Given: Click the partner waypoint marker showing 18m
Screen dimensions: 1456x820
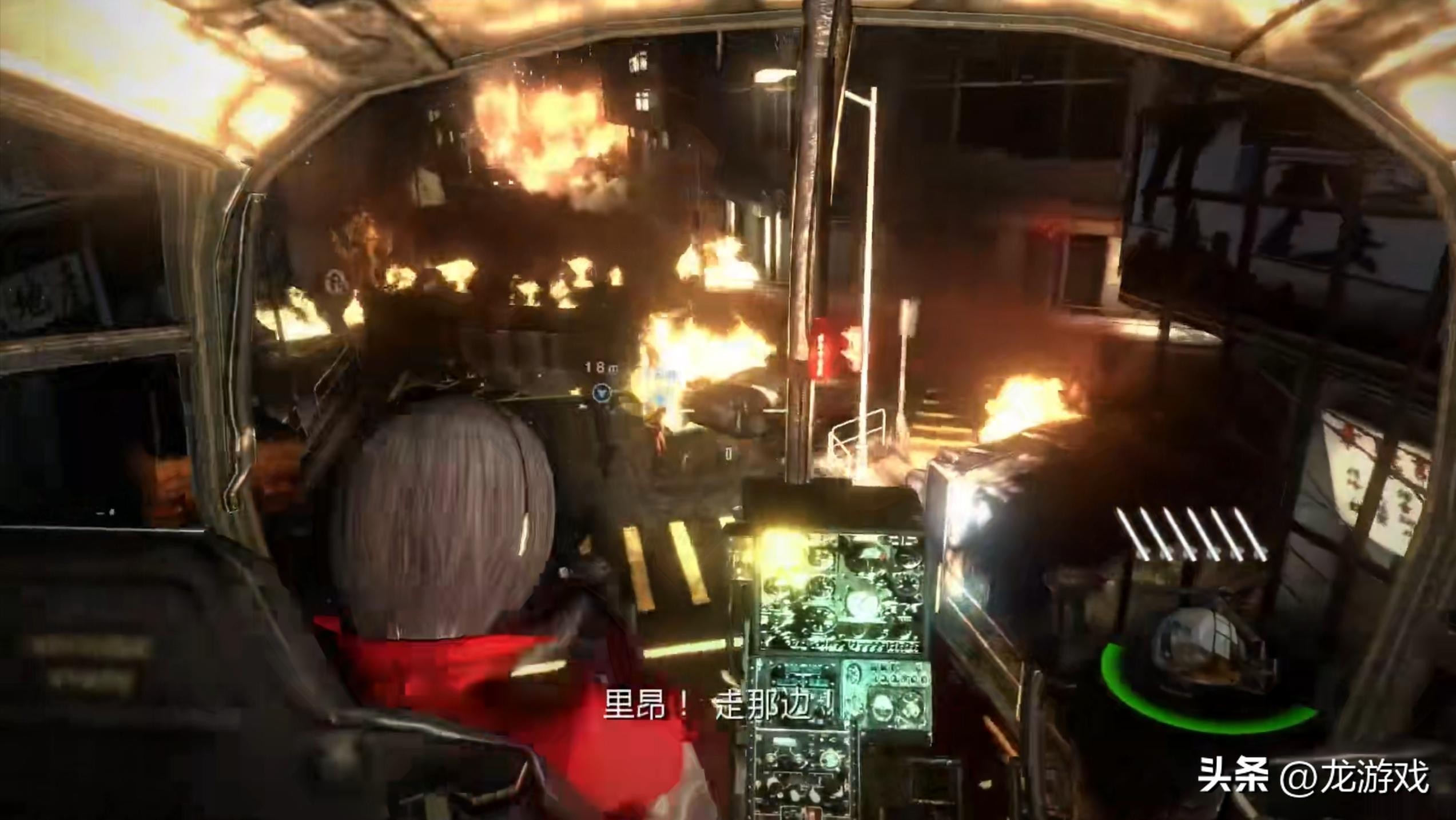Looking at the screenshot, I should (x=602, y=392).
